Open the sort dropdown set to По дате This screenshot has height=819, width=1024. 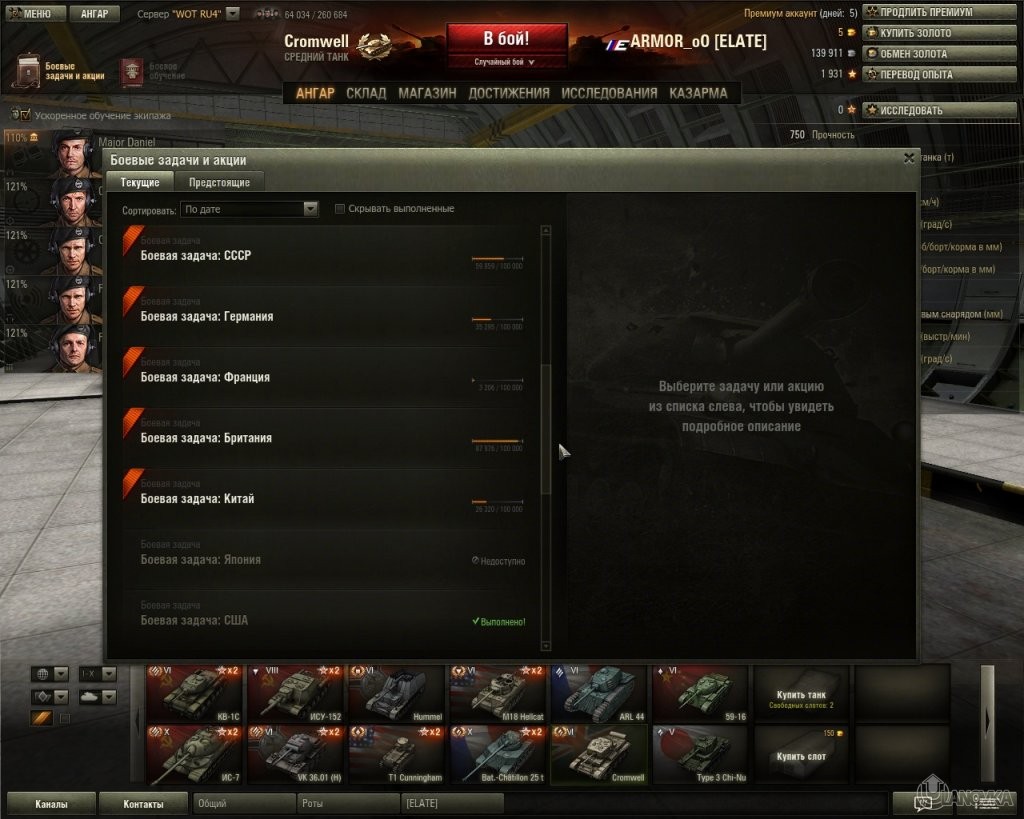coord(249,209)
